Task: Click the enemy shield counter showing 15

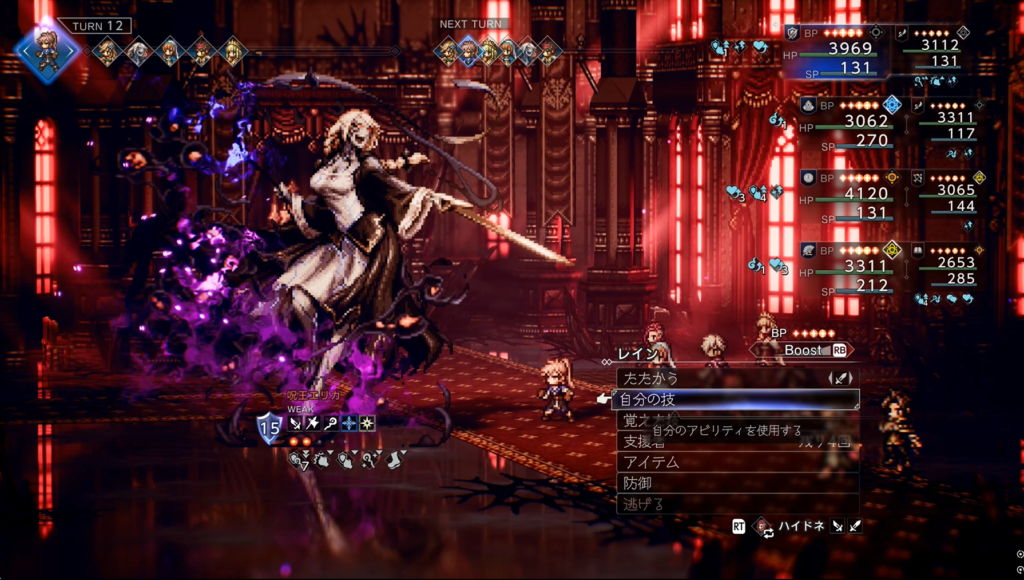Action: (270, 428)
